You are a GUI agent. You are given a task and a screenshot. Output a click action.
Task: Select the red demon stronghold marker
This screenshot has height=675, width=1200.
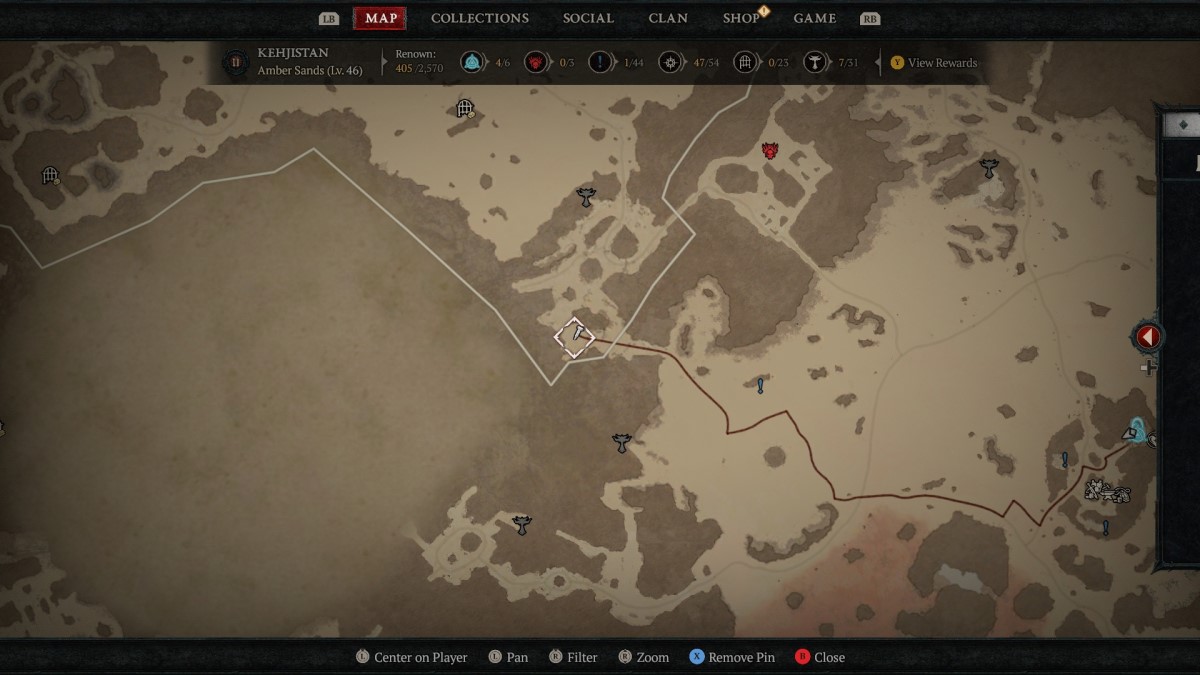click(x=770, y=151)
